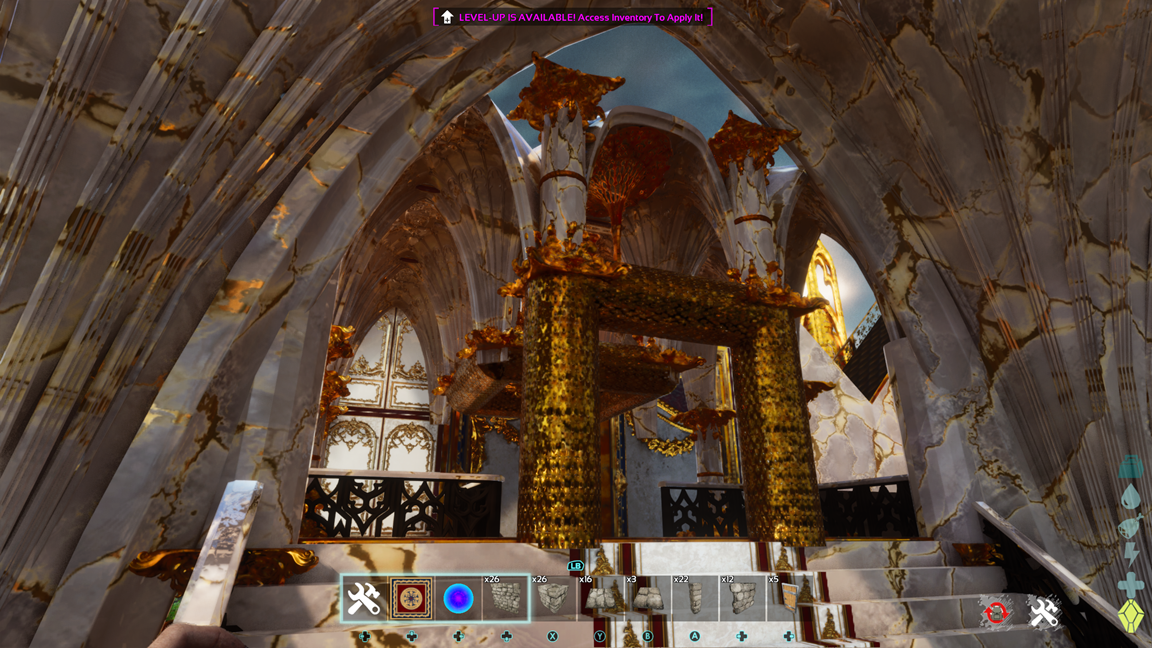Pick the curved stone wall x12 slot

click(742, 599)
